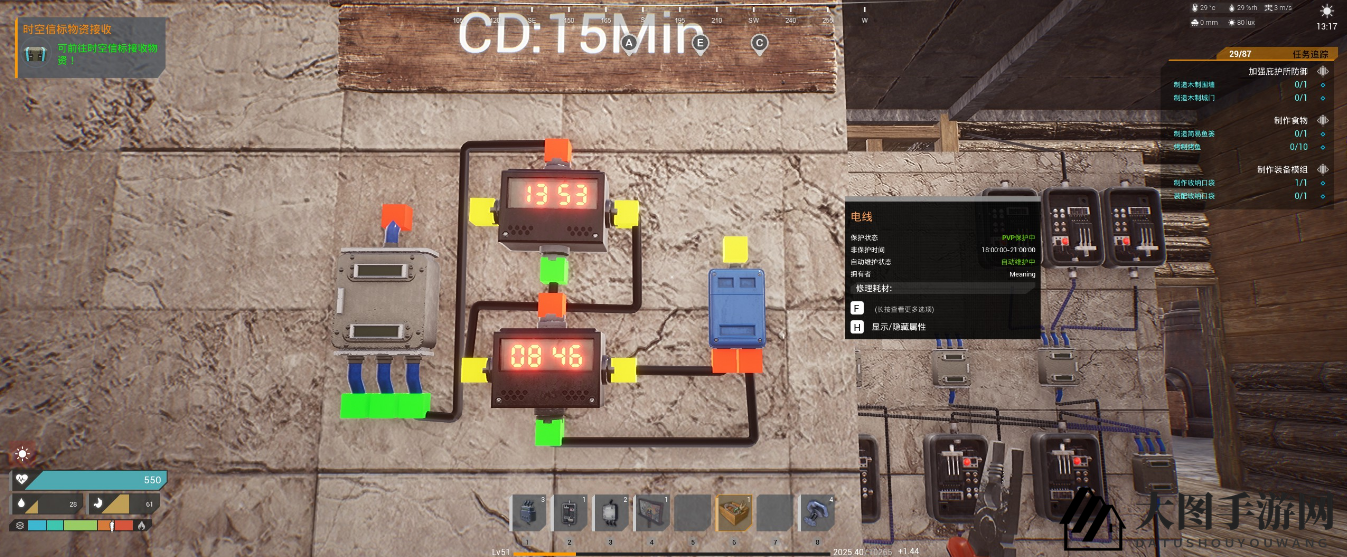This screenshot has height=557, width=1347.
Task: Select the switch box in hotbar slot 2
Action: tap(569, 513)
